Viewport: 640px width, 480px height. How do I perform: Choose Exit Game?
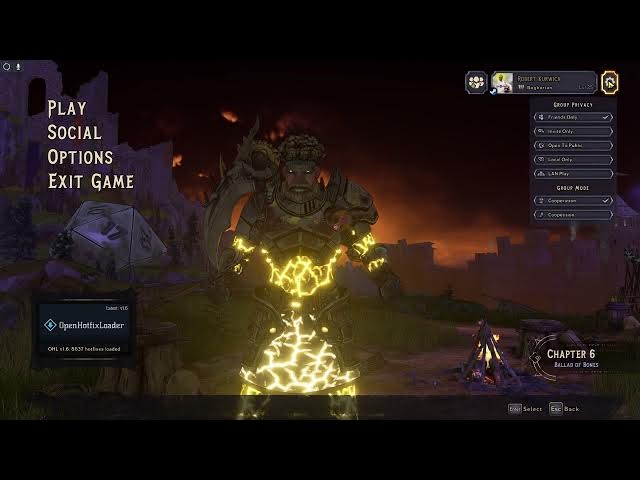point(91,181)
